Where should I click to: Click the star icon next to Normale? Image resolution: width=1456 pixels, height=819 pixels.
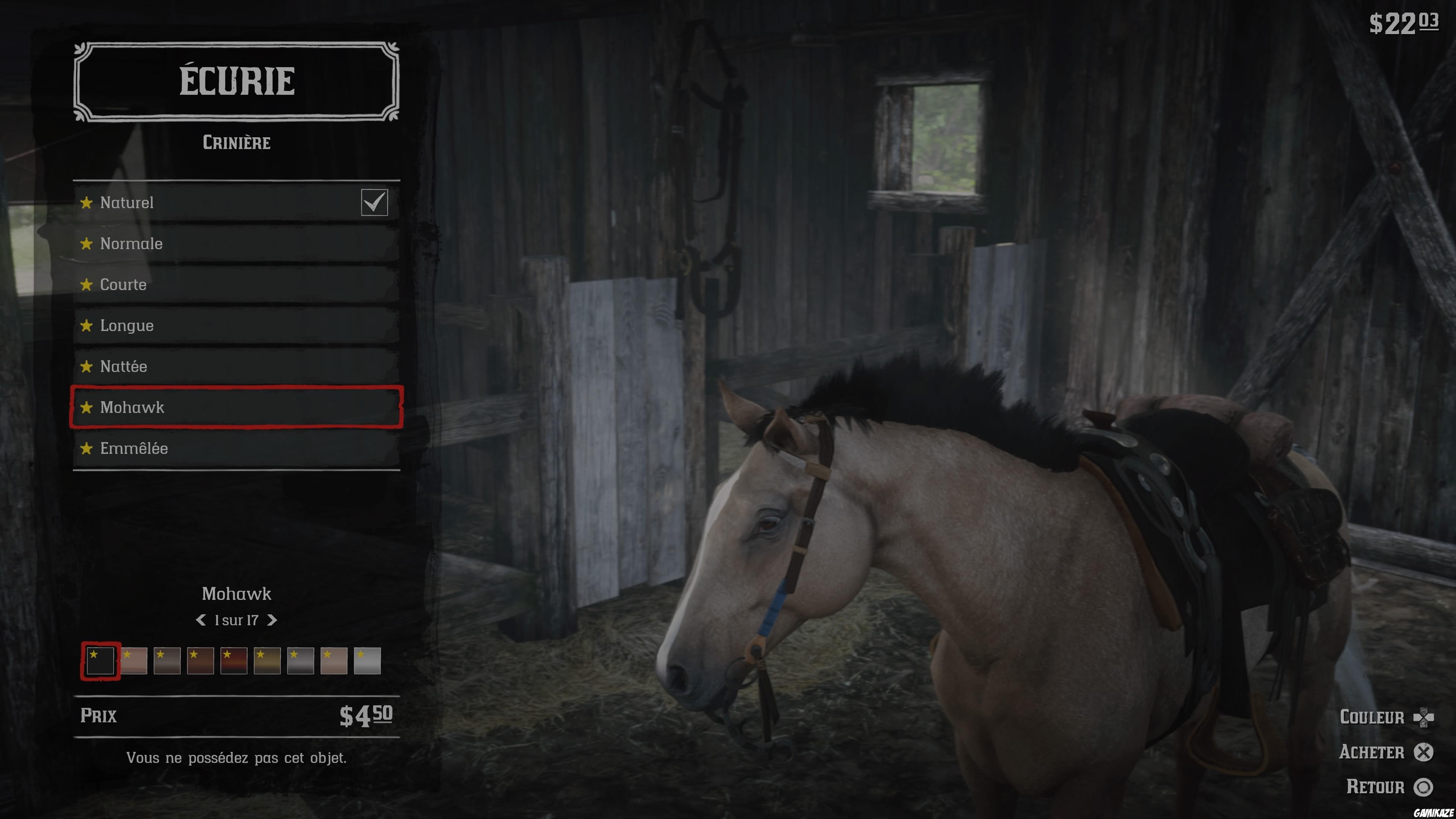click(x=86, y=243)
